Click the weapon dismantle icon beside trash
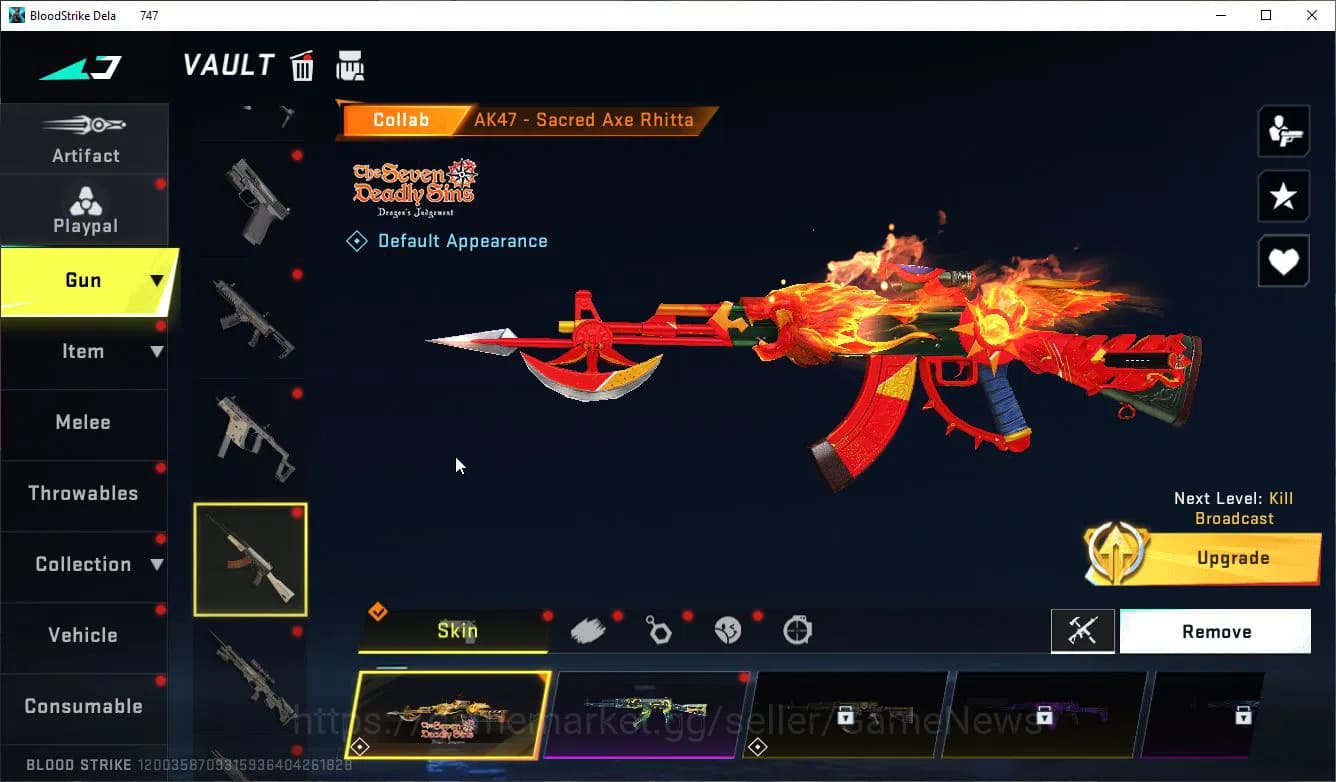1336x782 pixels. pyautogui.click(x=350, y=66)
